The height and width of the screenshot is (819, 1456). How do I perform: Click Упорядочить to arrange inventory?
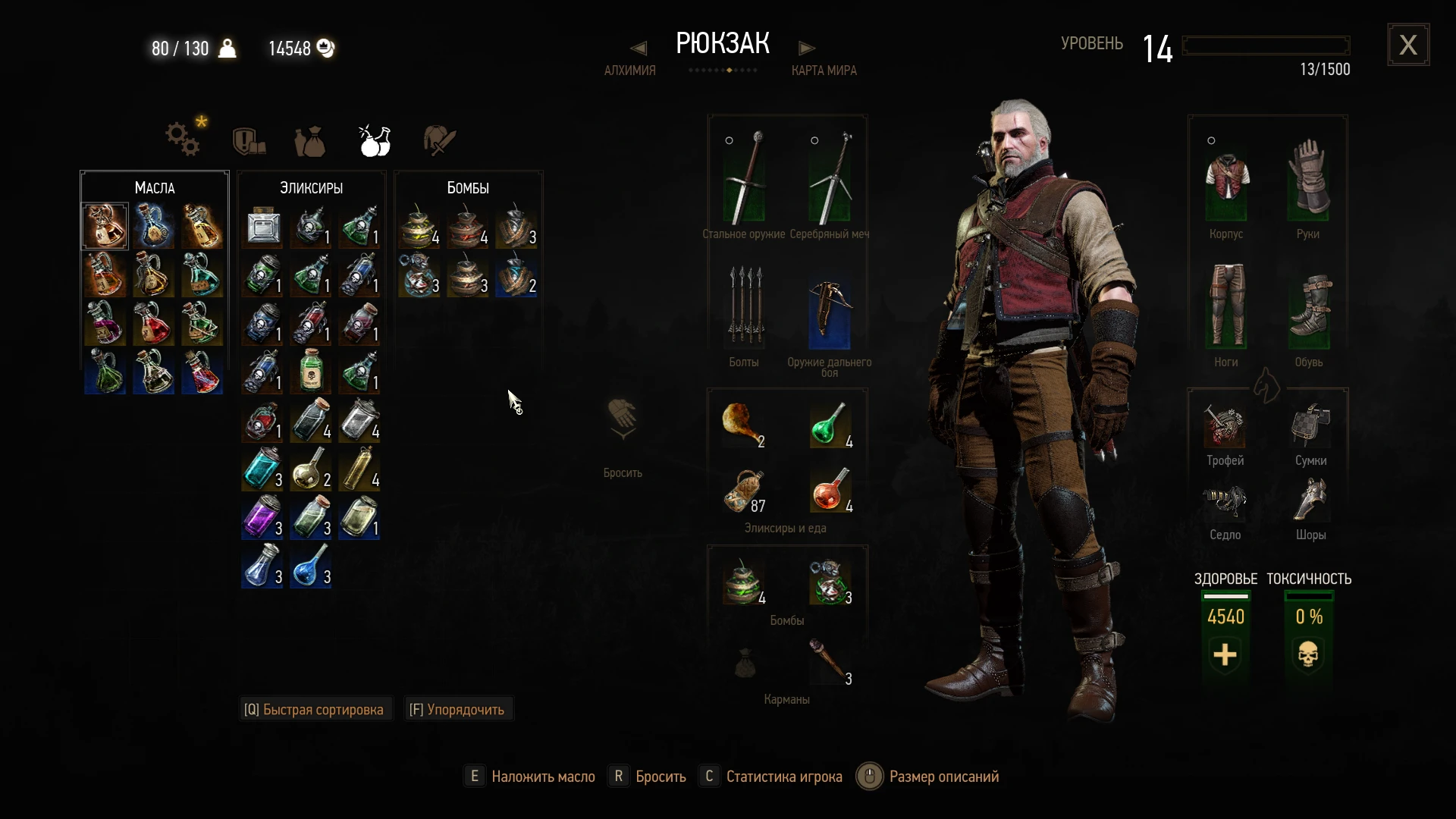pyautogui.click(x=457, y=709)
